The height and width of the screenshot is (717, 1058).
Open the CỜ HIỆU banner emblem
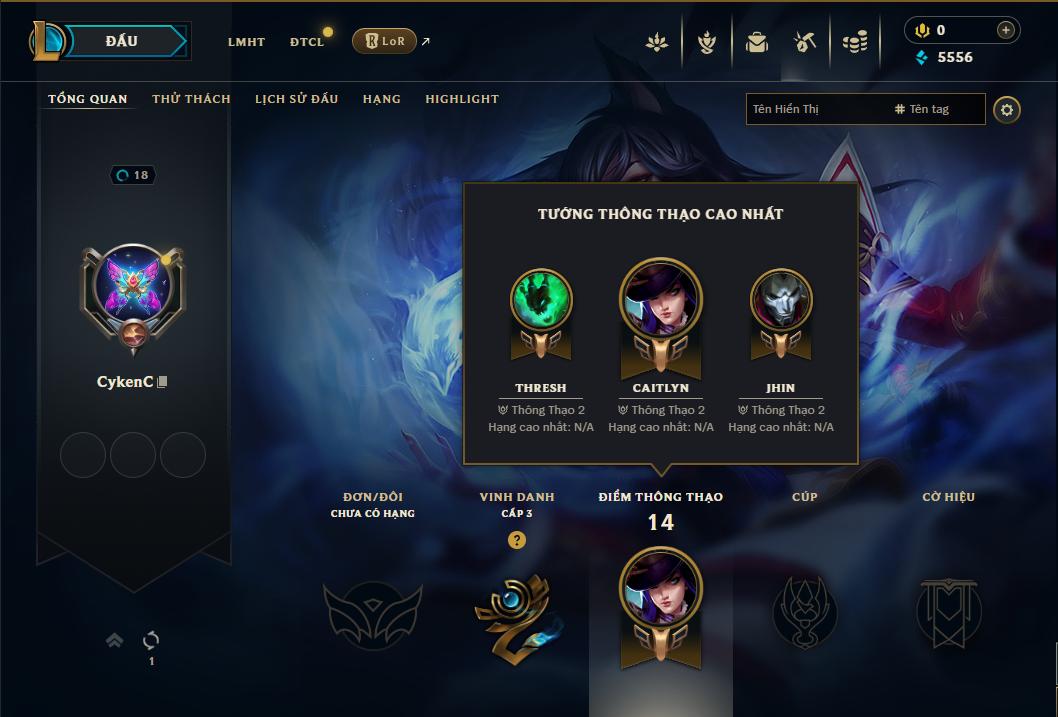coord(948,612)
